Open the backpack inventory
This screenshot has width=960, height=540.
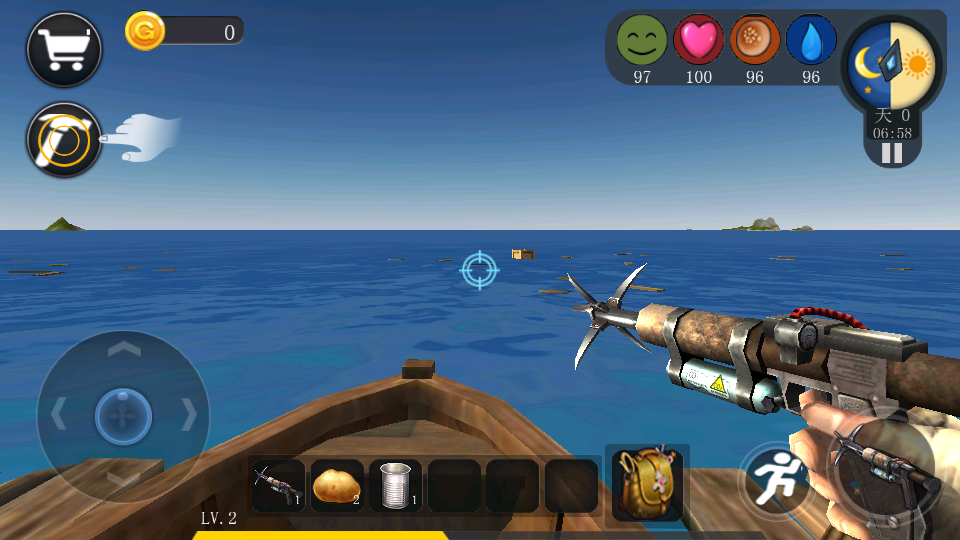coord(647,484)
